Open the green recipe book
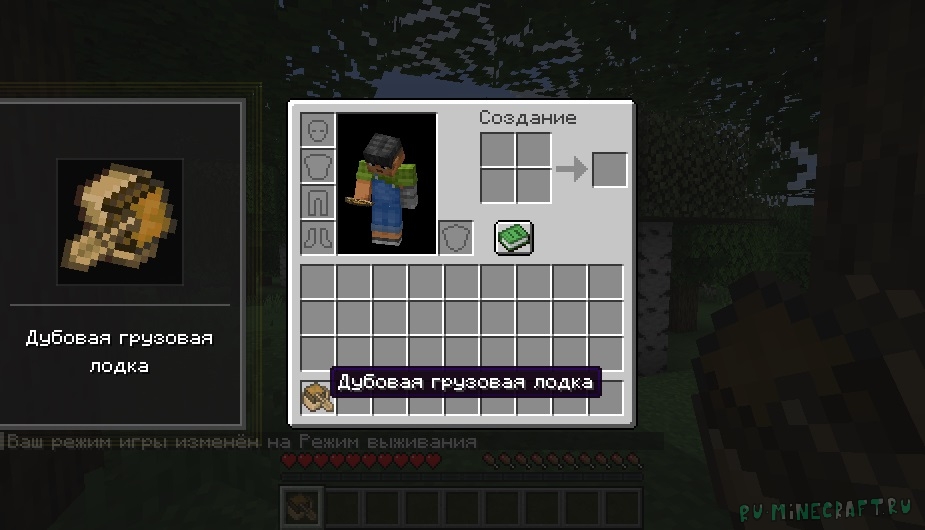The image size is (925, 530). pos(514,237)
